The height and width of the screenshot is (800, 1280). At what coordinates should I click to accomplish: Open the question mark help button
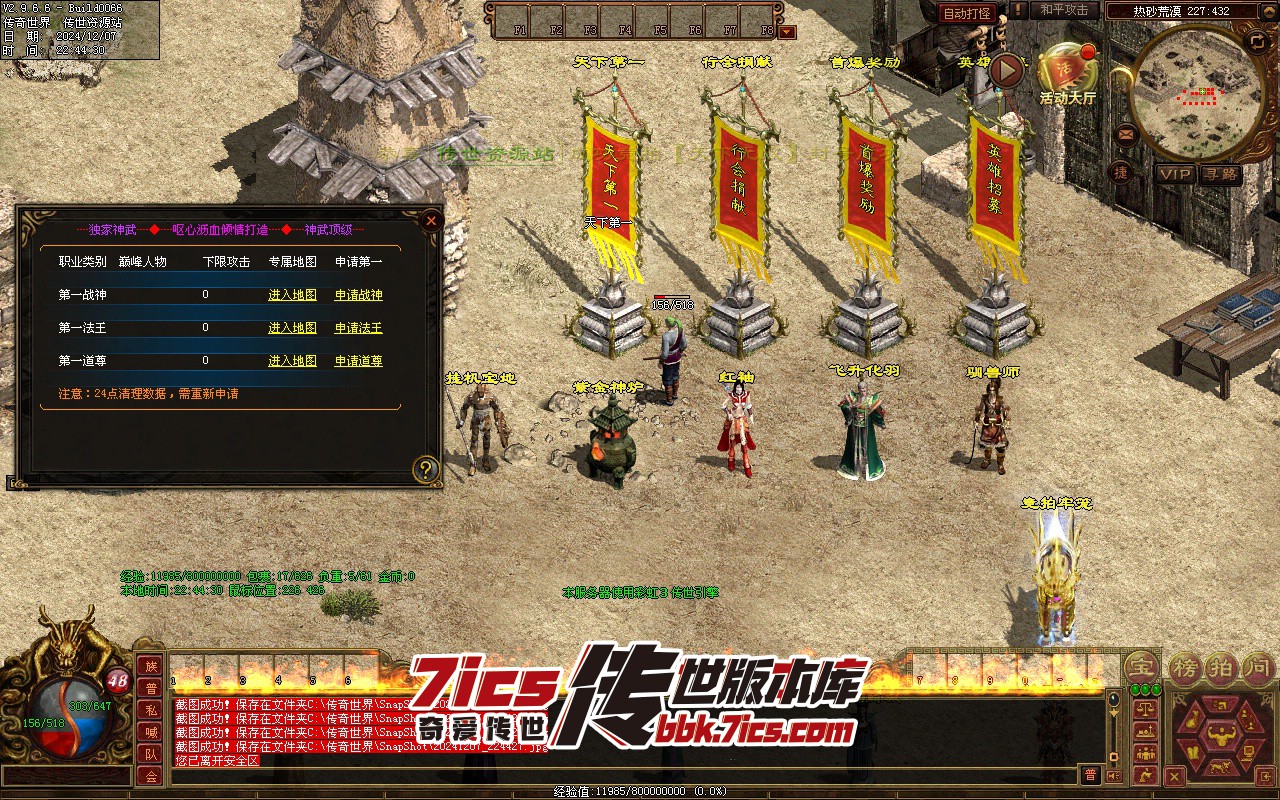coord(427,469)
